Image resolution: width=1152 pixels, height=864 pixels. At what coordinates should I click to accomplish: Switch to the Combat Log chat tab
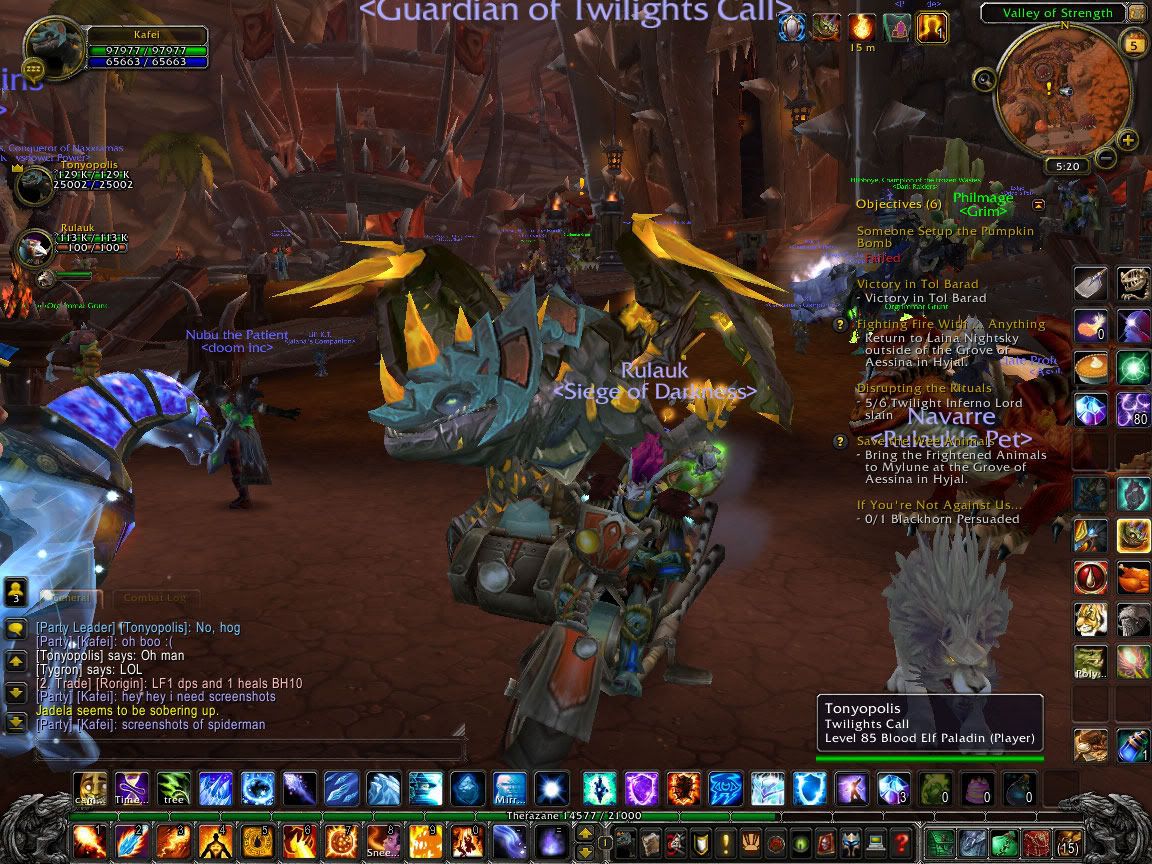tap(154, 598)
